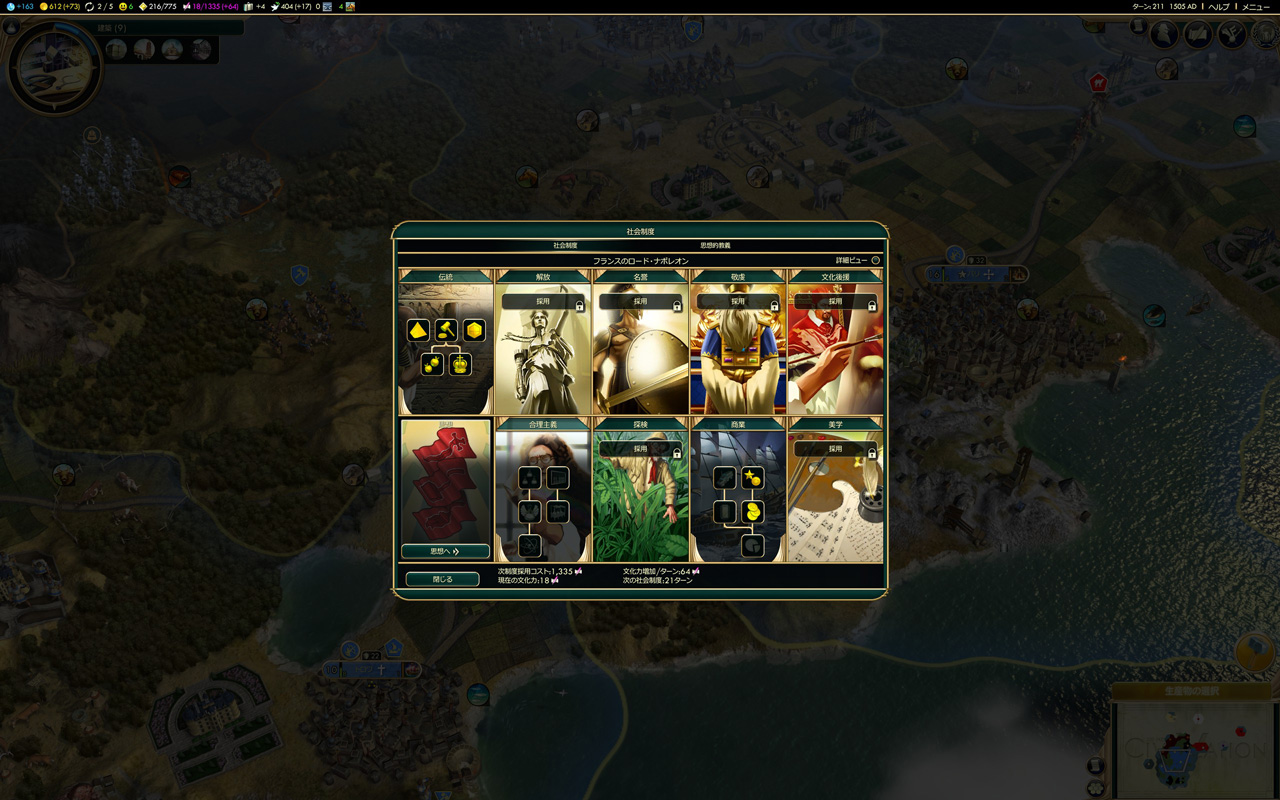Close the social policies window with 閉じる
The width and height of the screenshot is (1280, 800).
point(442,579)
